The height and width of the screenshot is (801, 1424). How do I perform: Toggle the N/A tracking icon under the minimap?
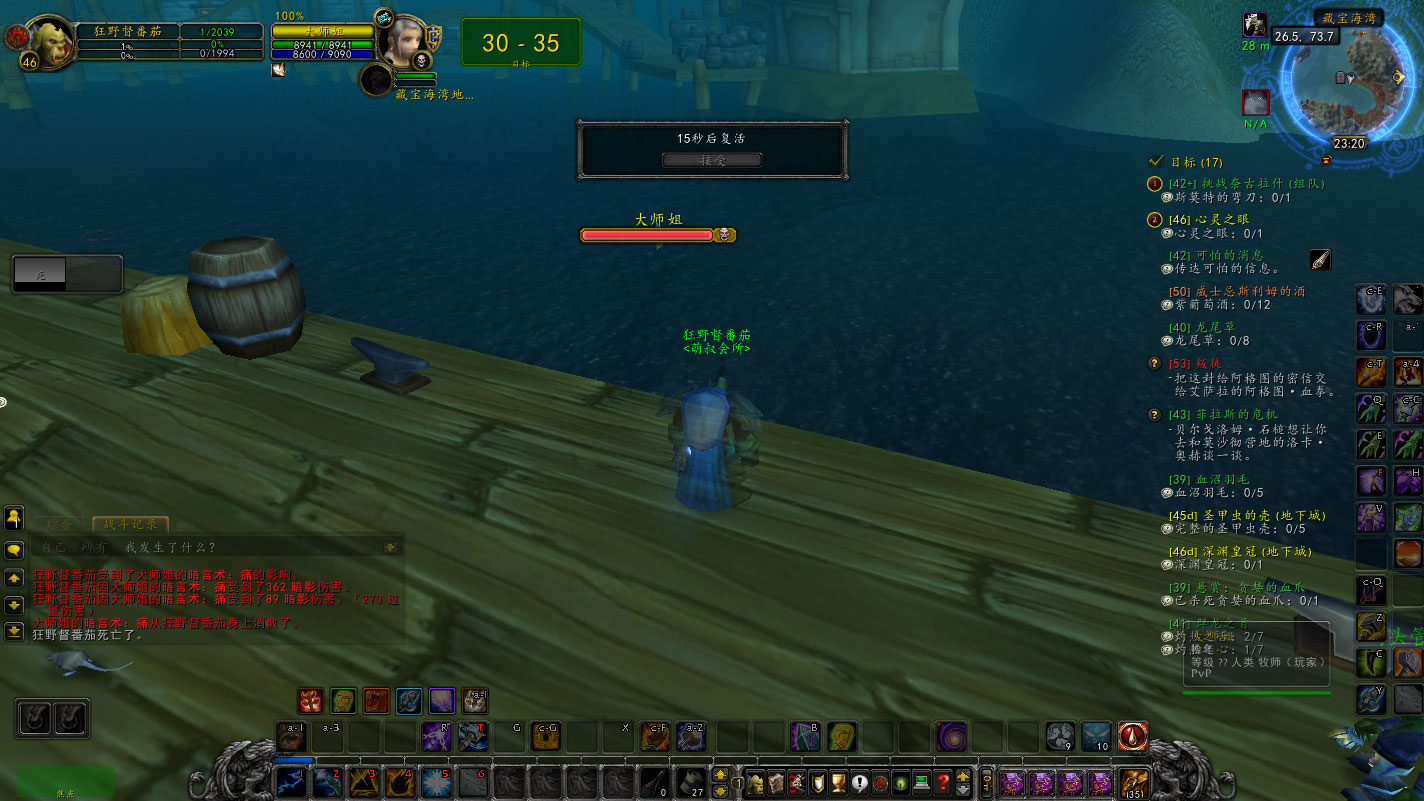point(1254,101)
